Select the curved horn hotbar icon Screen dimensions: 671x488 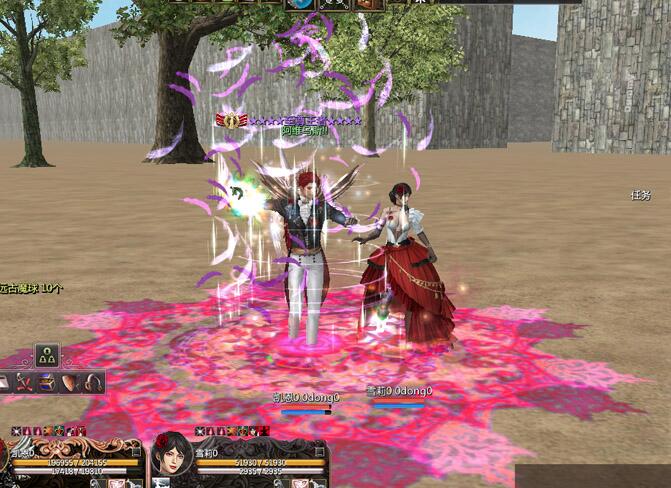tap(93, 382)
